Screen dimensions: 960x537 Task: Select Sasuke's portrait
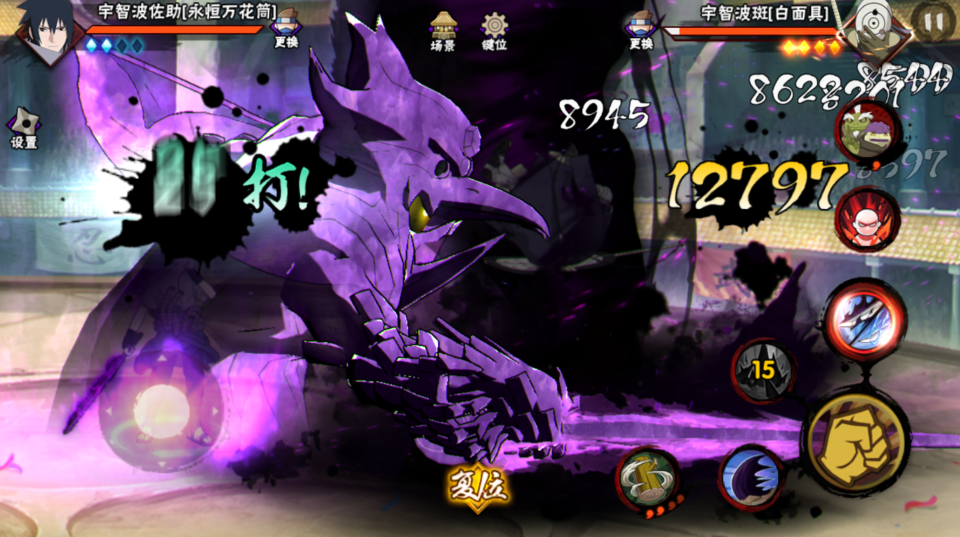click(x=42, y=28)
